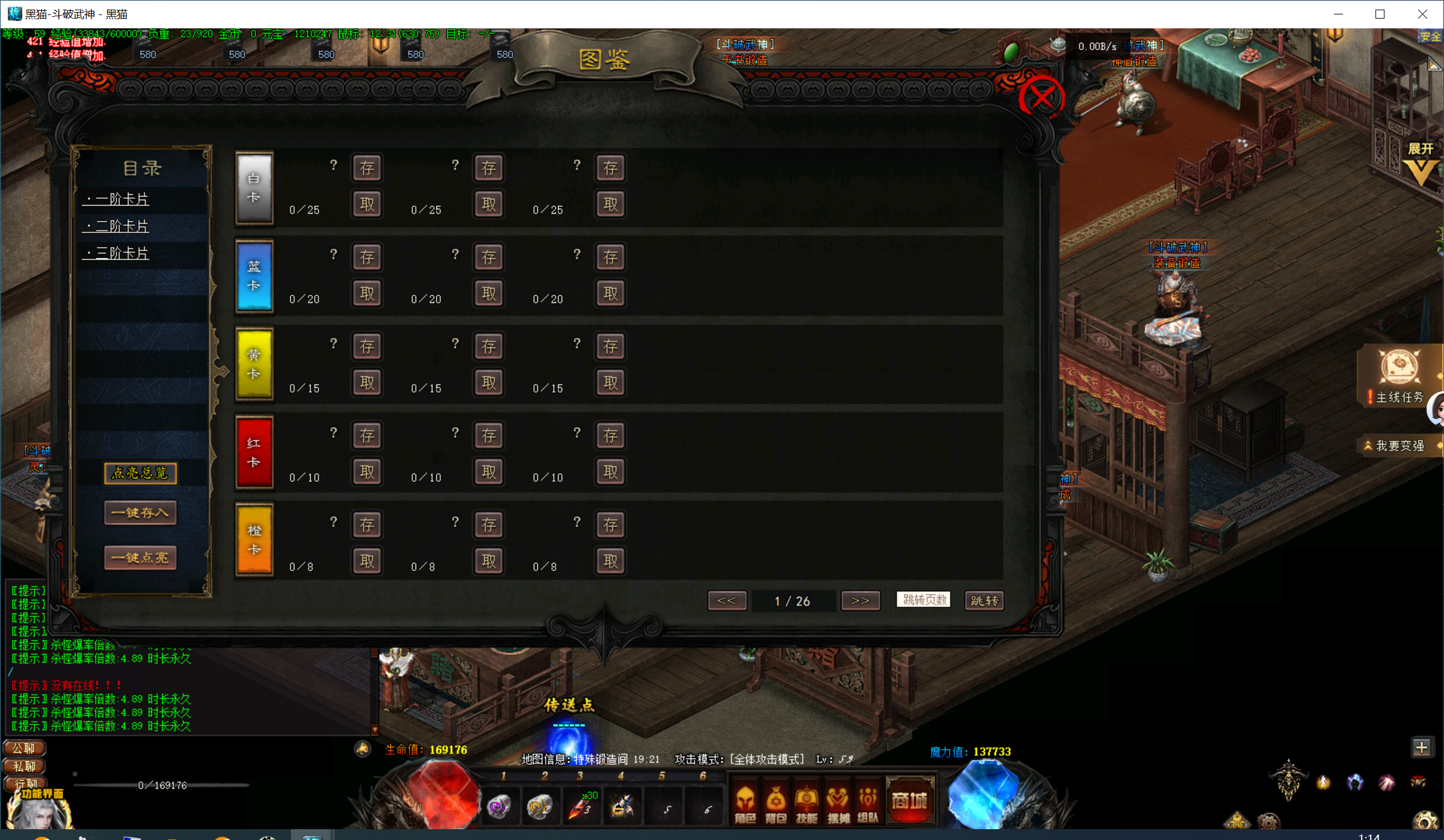Open the 一阶卡片 catalog entry
The height and width of the screenshot is (840, 1444).
(x=118, y=199)
